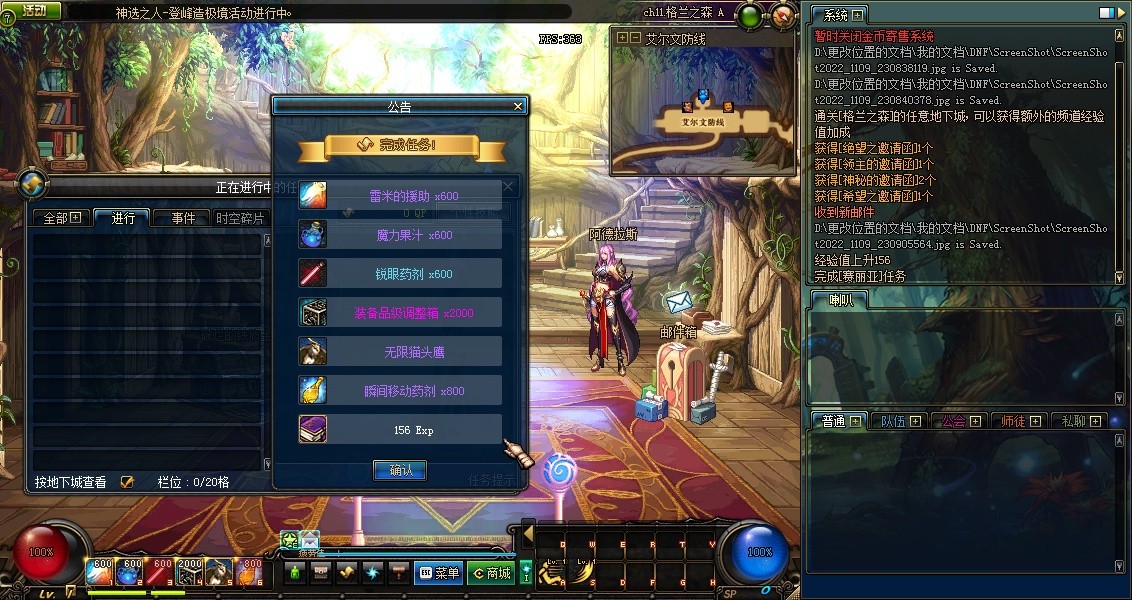Open the ESC 菜单 menu button

pyautogui.click(x=438, y=573)
